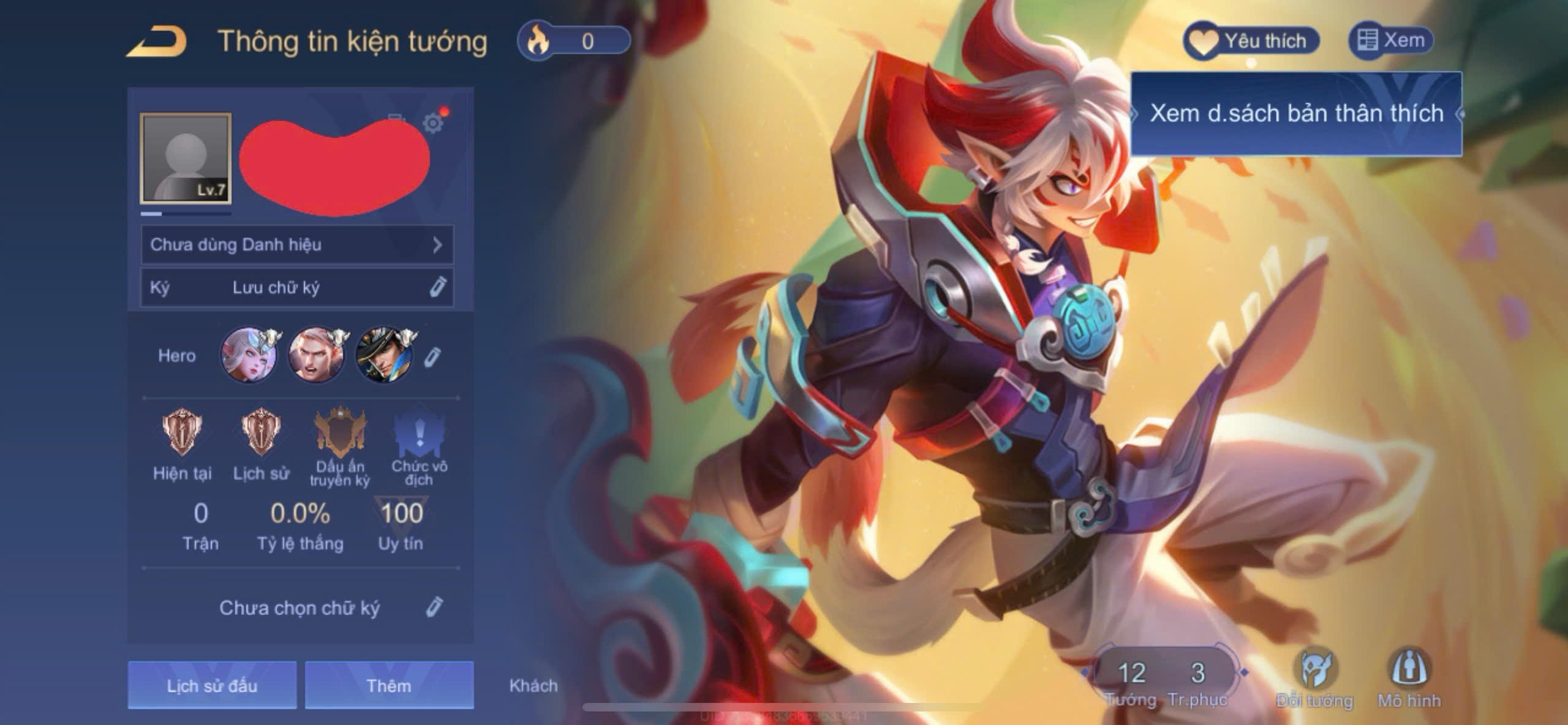Image resolution: width=1568 pixels, height=725 pixels.
Task: Select the hat-wearing hero portrait
Action: tap(384, 355)
